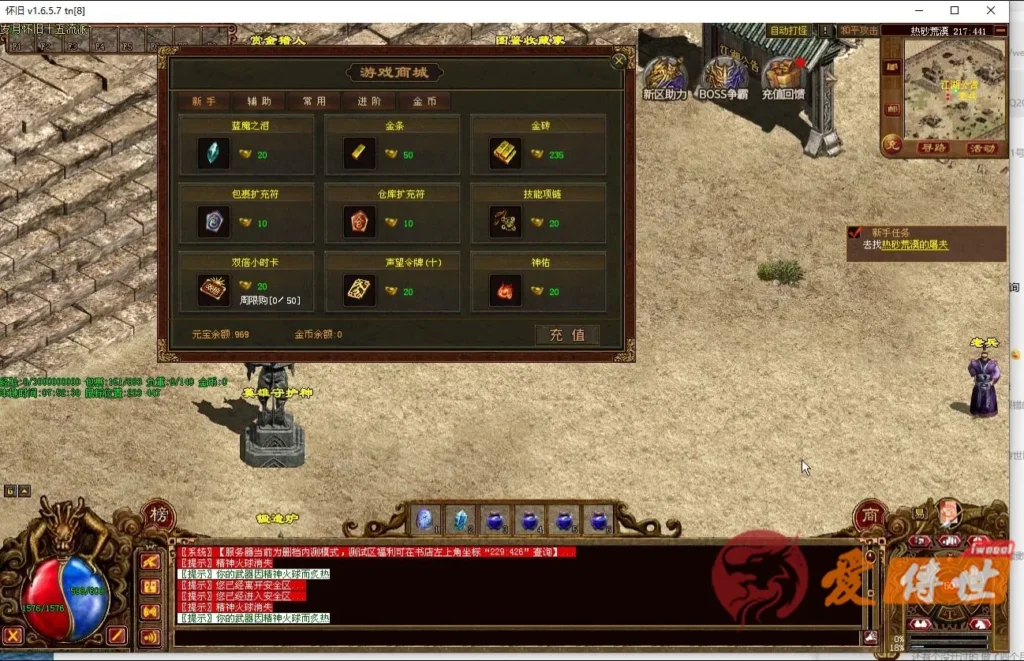The image size is (1024, 661).
Task: Choose the 双倍小时卡 item icon
Action: 214,290
